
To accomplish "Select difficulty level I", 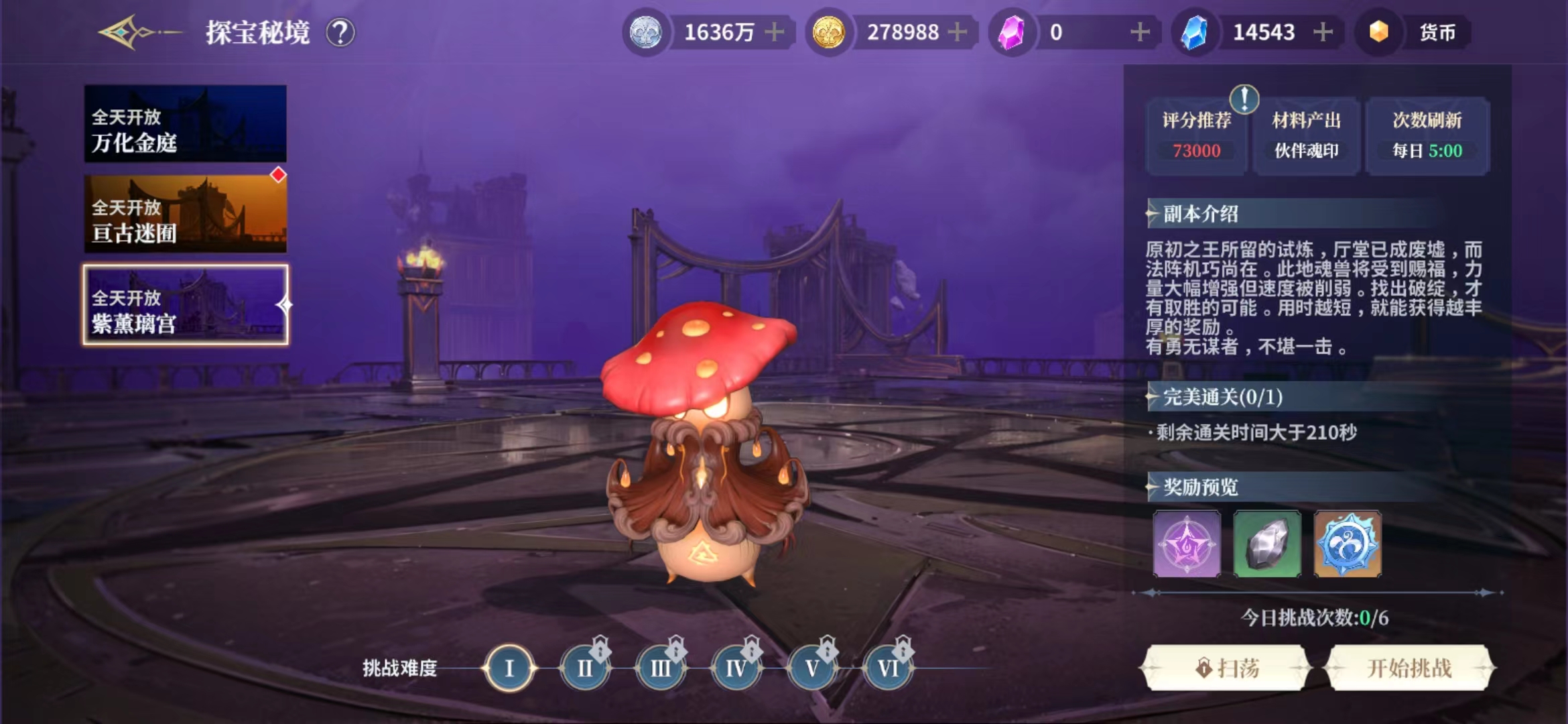I will point(509,668).
